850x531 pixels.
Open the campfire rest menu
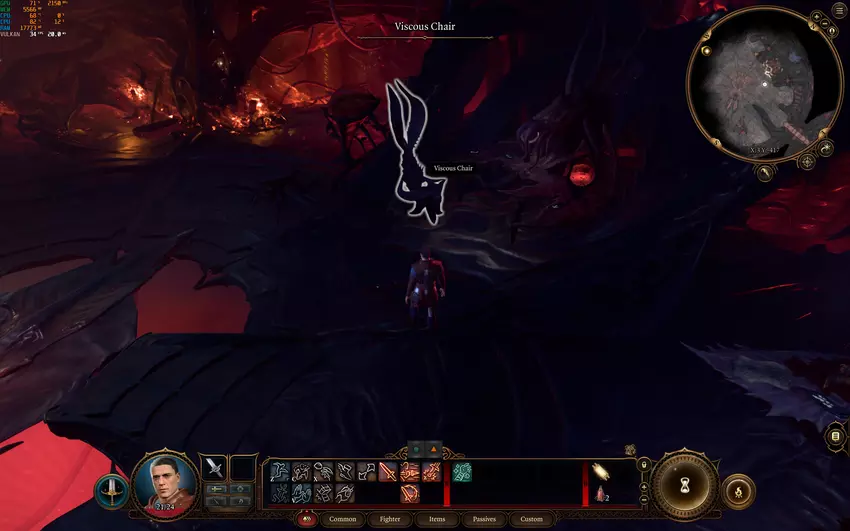(738, 491)
